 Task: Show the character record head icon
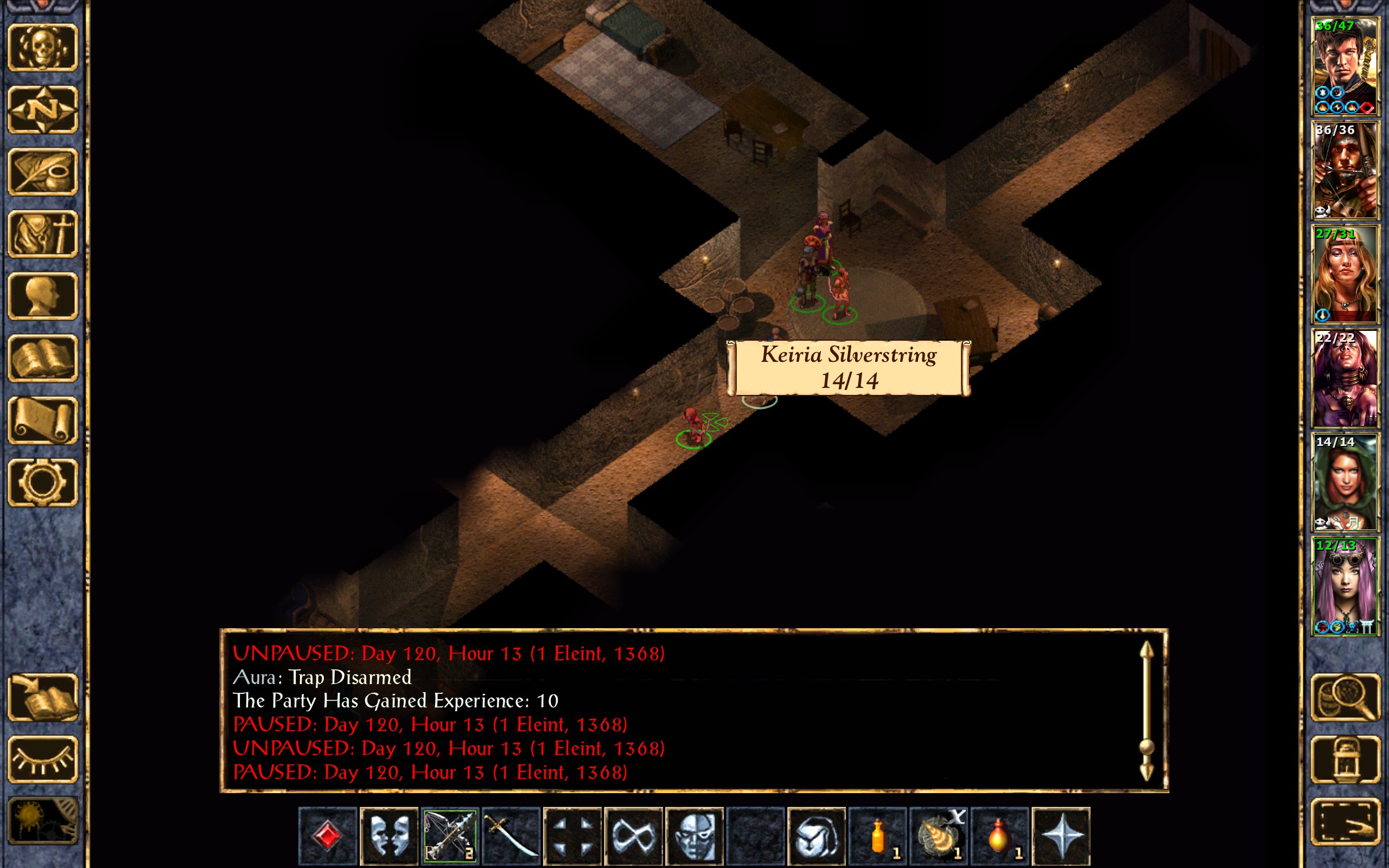[x=43, y=296]
